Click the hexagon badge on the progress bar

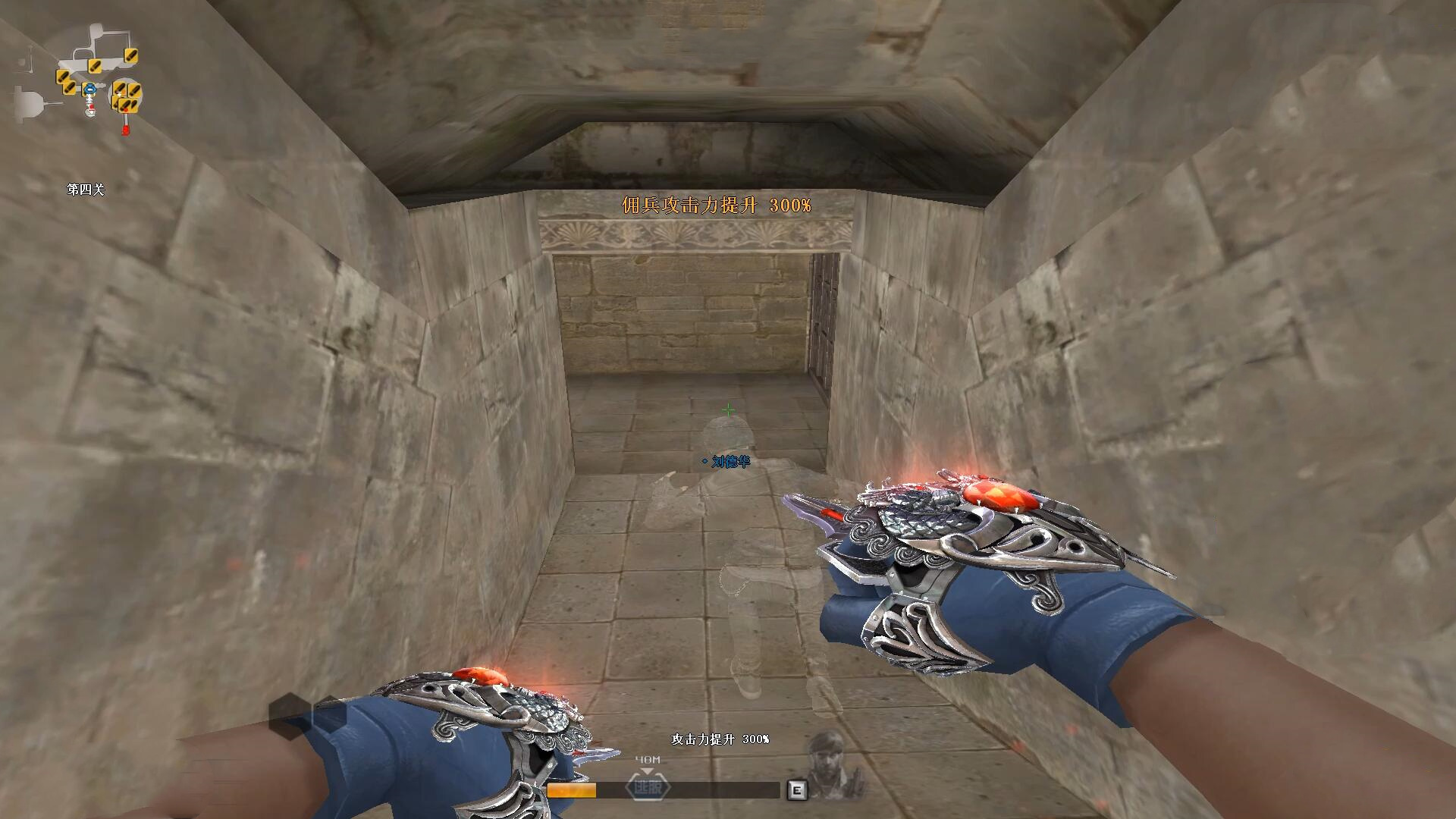click(x=648, y=788)
